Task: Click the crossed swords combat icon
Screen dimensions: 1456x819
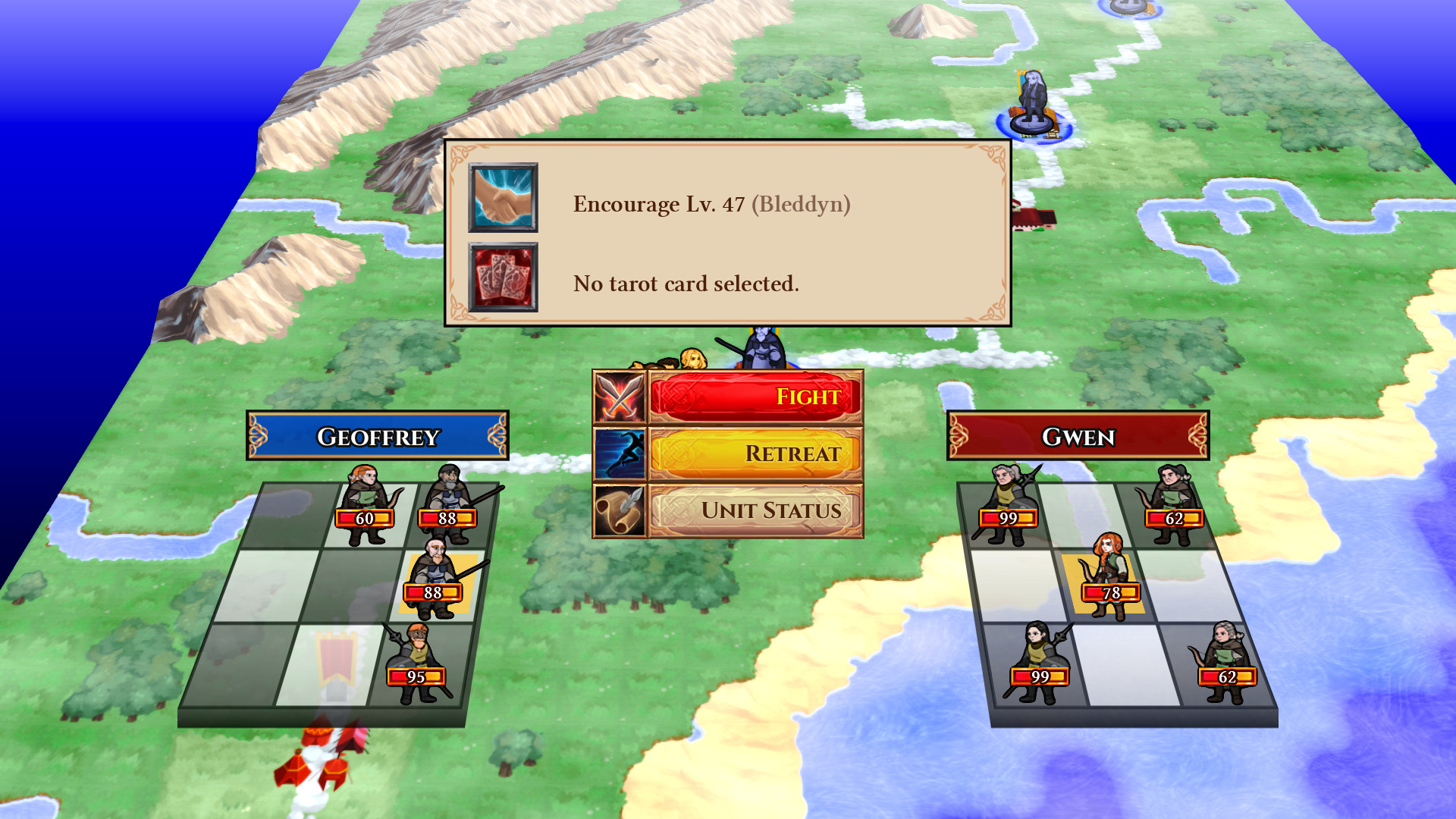Action: point(620,397)
